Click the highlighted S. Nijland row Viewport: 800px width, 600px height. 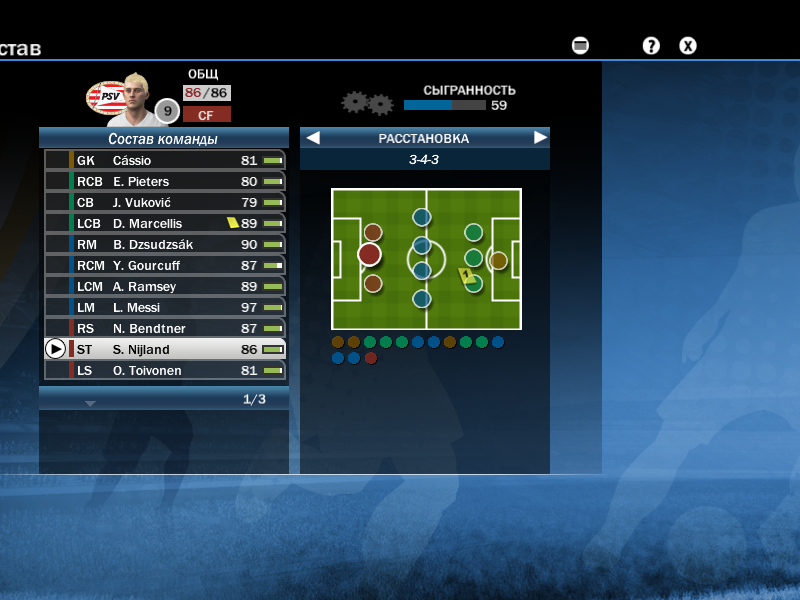[x=165, y=349]
